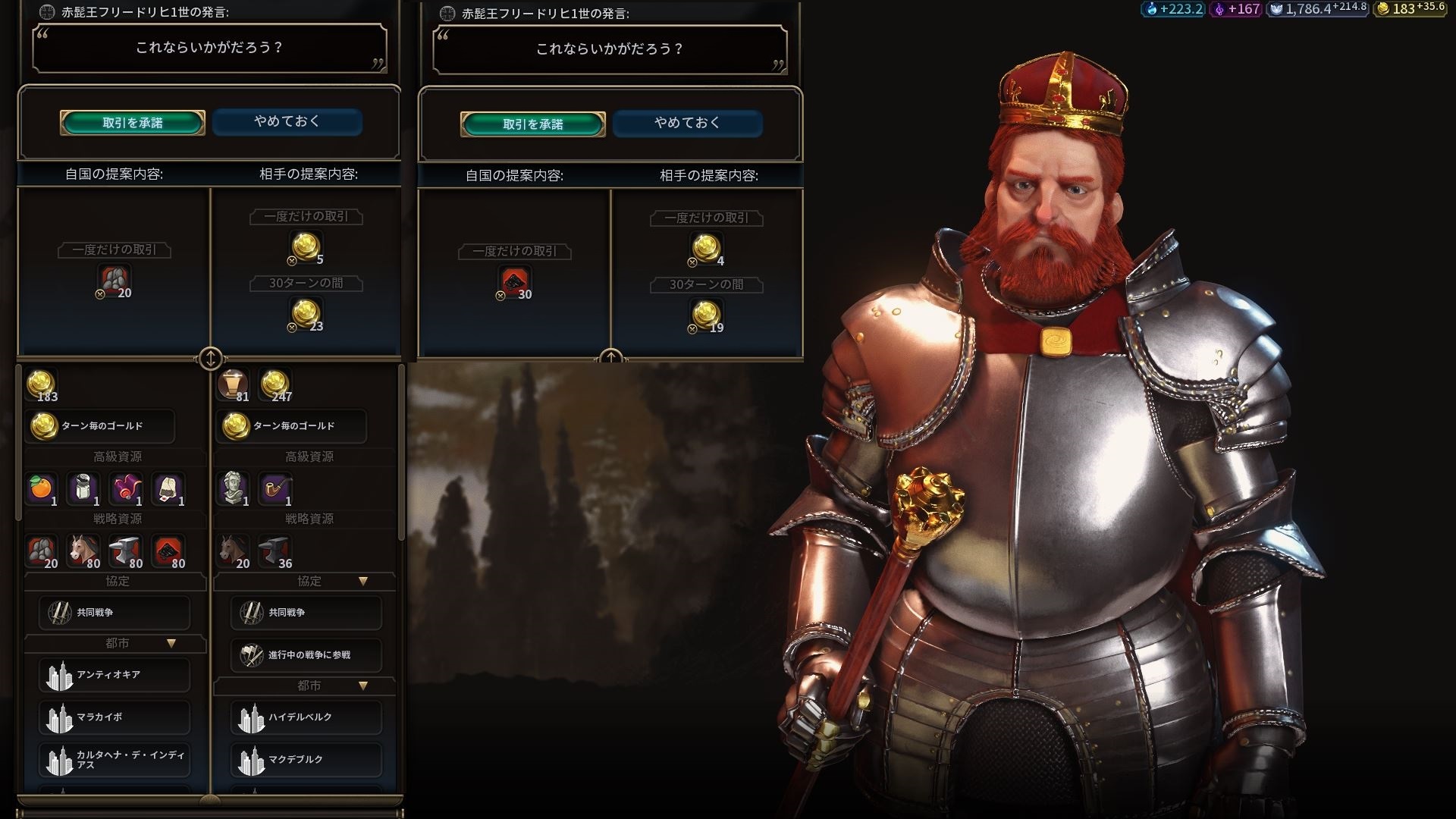This screenshot has height=819, width=1456.
Task: Select the city マラカイボ
Action: point(114,717)
